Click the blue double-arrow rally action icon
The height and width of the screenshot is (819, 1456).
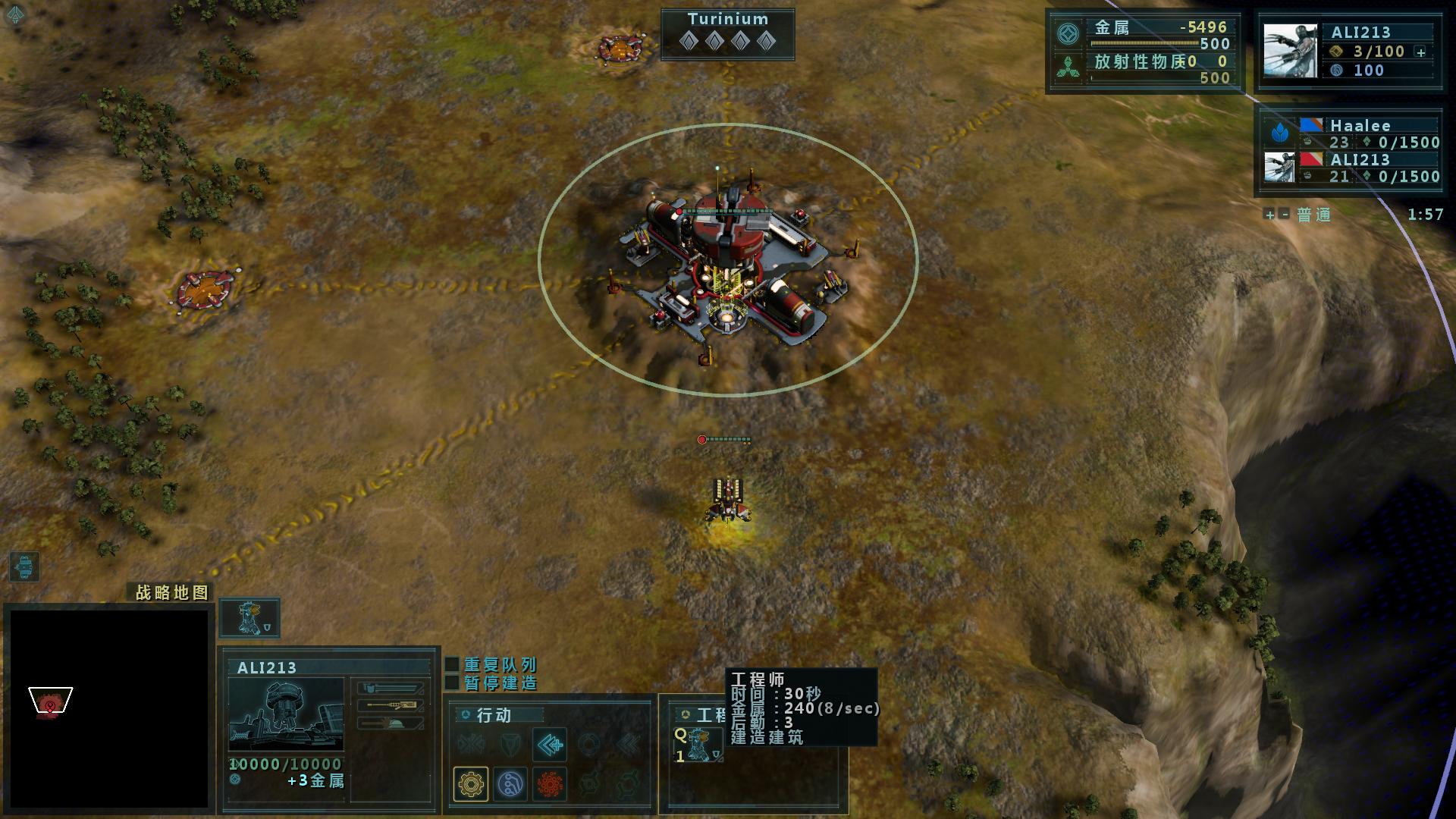pyautogui.click(x=549, y=745)
